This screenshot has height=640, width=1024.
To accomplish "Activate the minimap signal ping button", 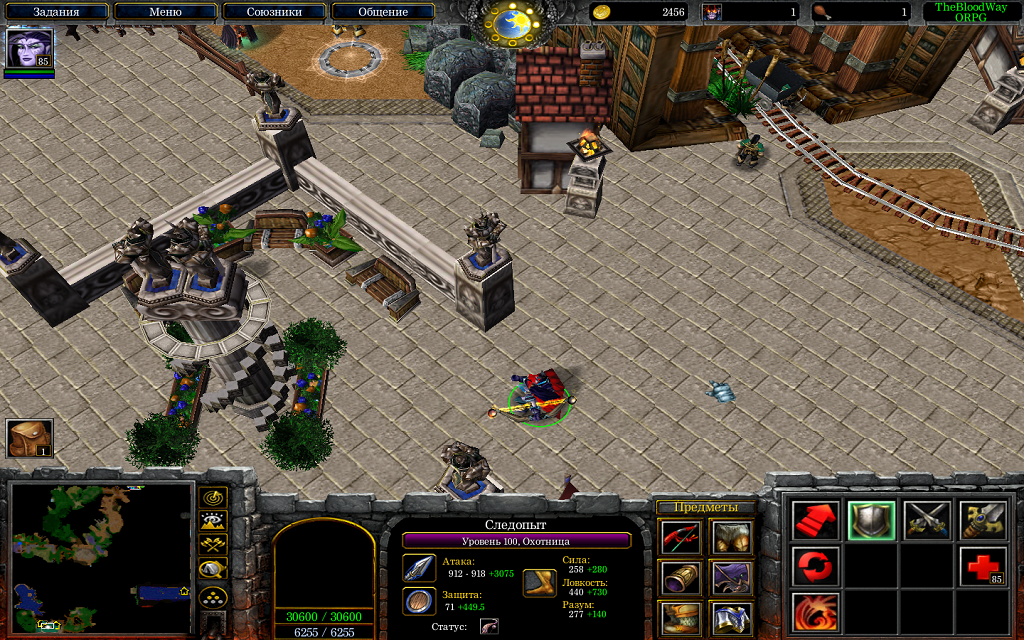I will (x=213, y=497).
